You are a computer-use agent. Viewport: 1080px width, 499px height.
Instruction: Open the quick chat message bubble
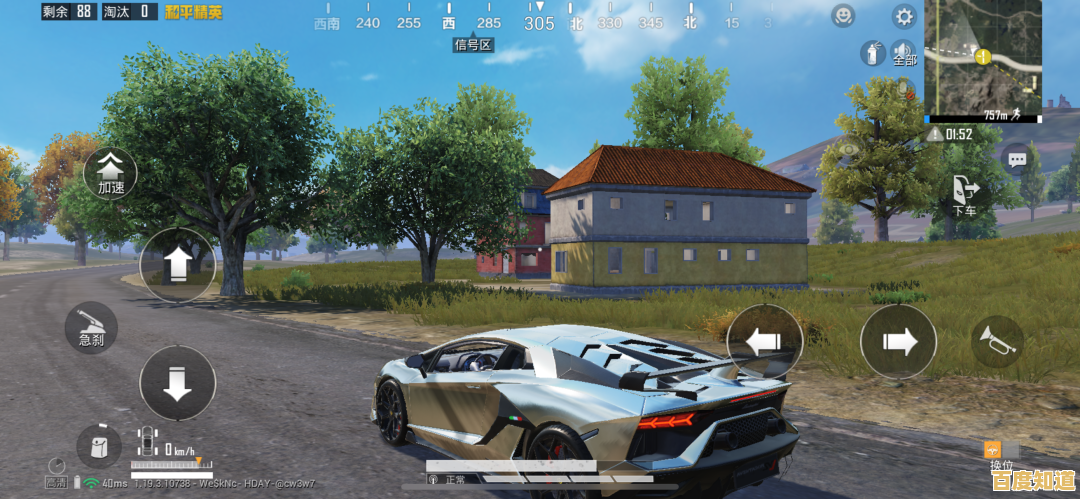[x=1017, y=158]
